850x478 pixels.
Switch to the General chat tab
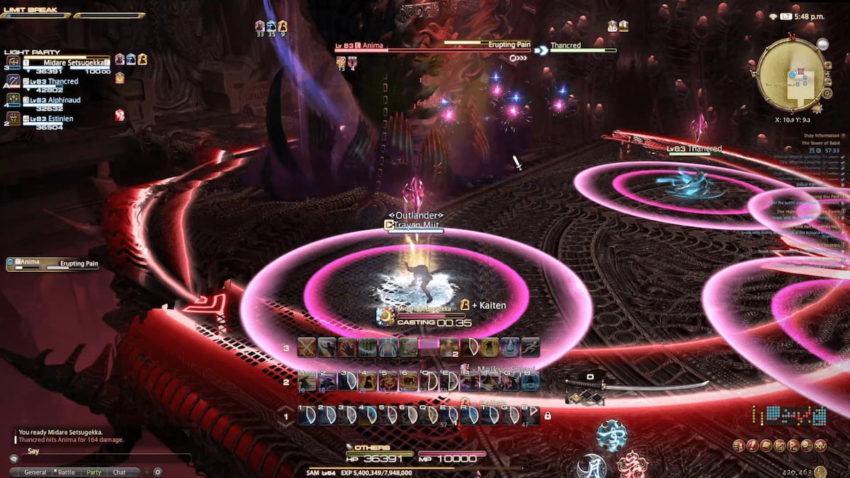click(35, 472)
